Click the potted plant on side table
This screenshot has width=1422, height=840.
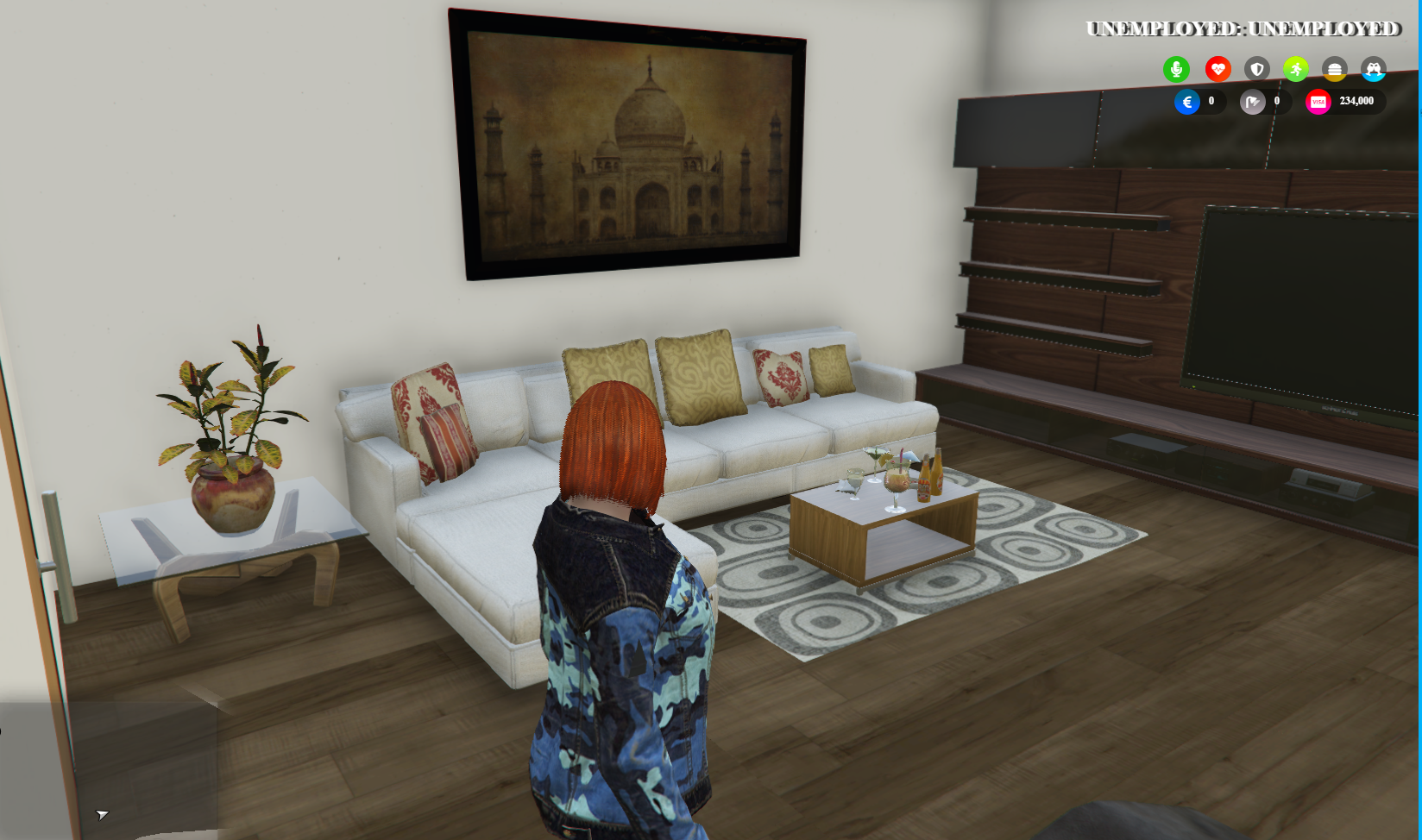pos(229,431)
